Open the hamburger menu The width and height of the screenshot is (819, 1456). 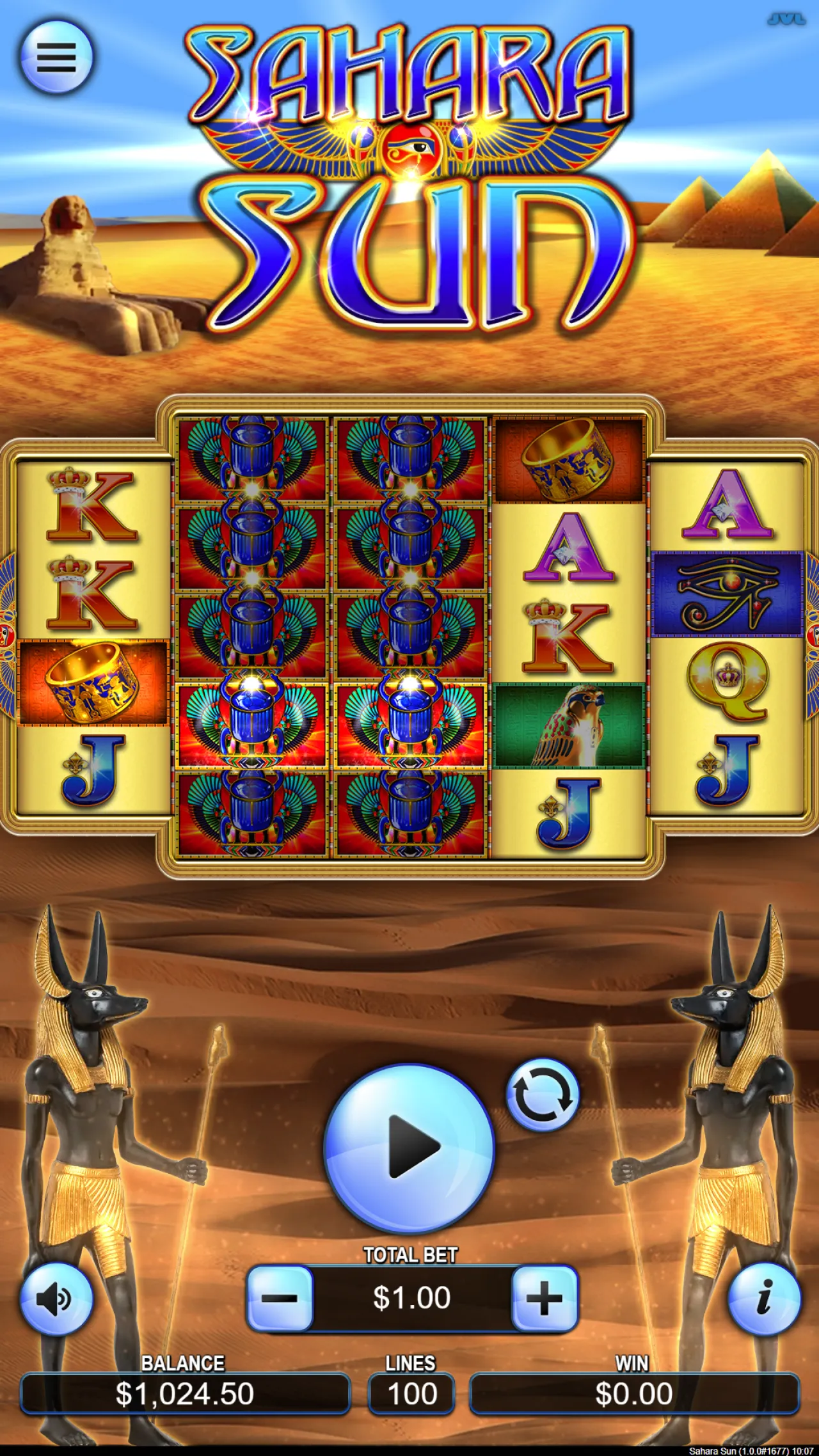pos(58,58)
